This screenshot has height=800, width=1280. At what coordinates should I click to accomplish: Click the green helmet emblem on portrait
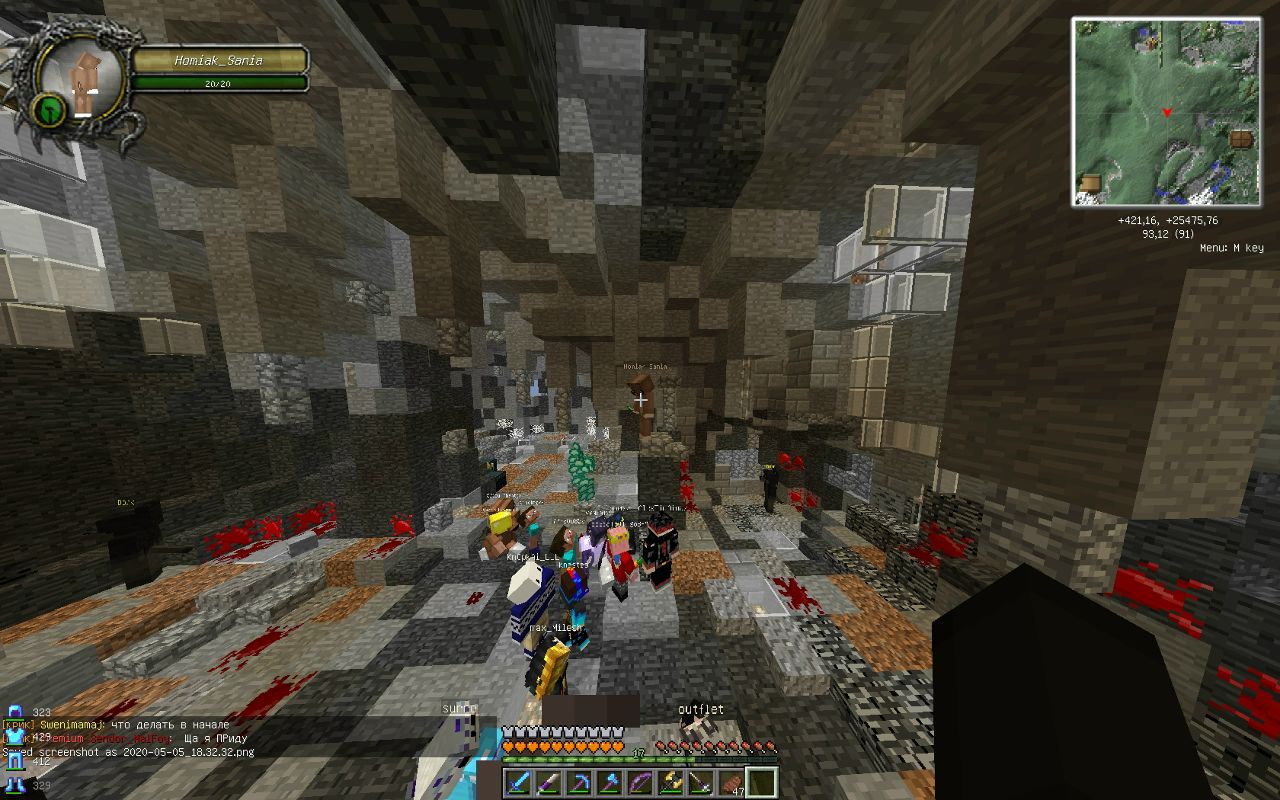pos(48,109)
